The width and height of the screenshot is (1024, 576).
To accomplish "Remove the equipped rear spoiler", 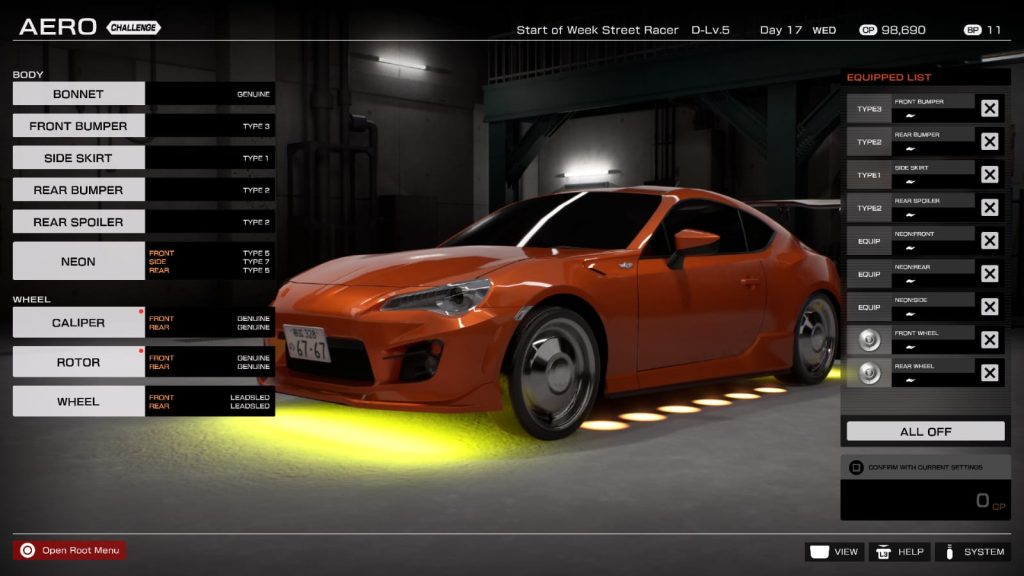I will tap(989, 207).
